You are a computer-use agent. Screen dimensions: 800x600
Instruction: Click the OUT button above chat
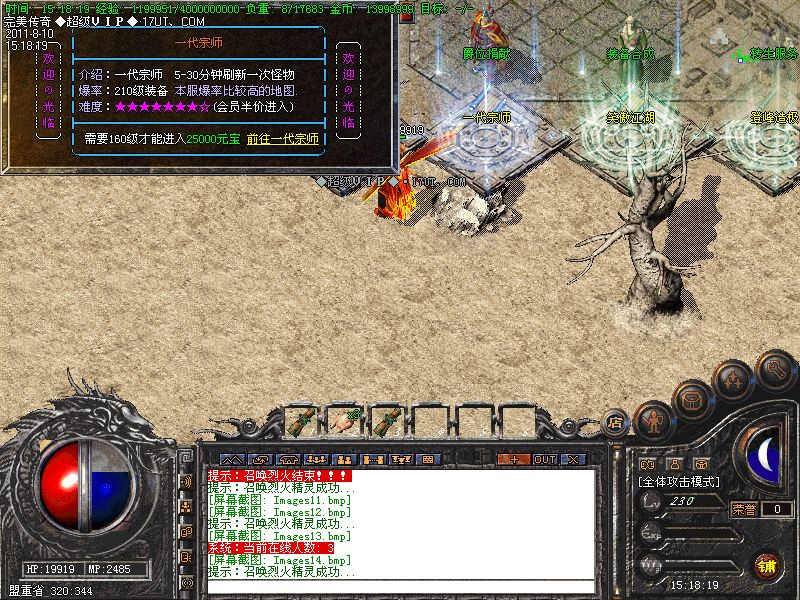[544, 459]
